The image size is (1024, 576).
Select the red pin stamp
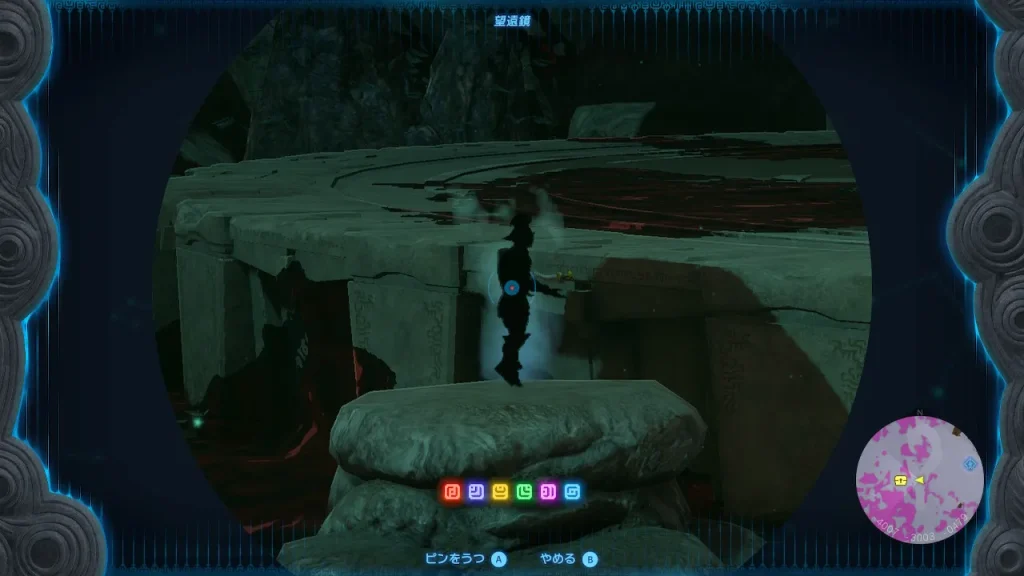[451, 492]
